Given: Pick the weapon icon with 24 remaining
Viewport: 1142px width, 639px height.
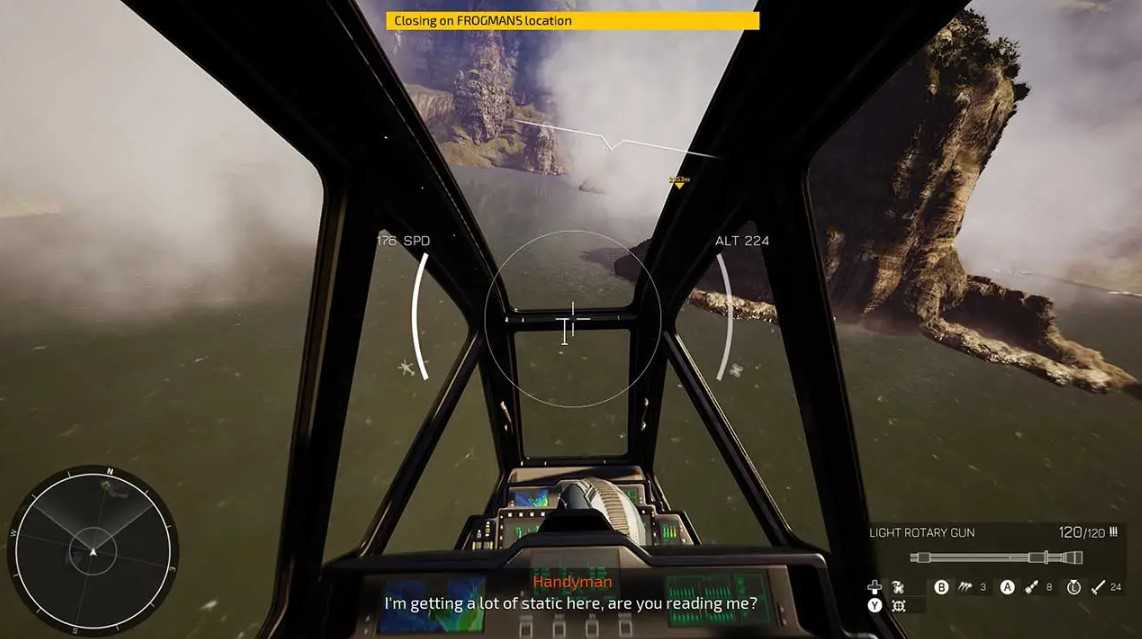Looking at the screenshot, I should tap(1098, 587).
